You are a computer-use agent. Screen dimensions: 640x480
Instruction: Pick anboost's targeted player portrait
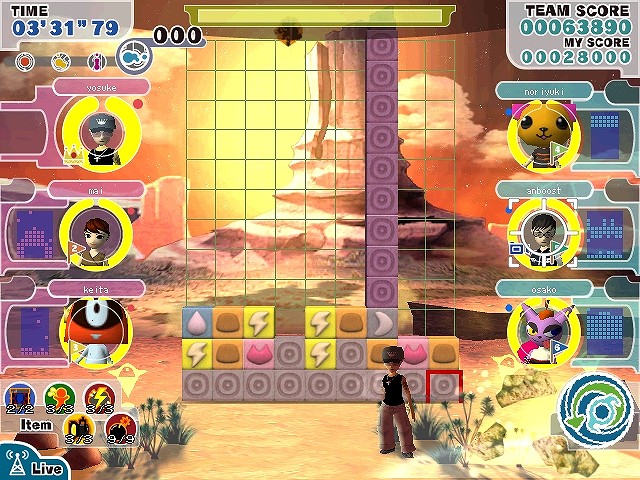click(x=542, y=231)
